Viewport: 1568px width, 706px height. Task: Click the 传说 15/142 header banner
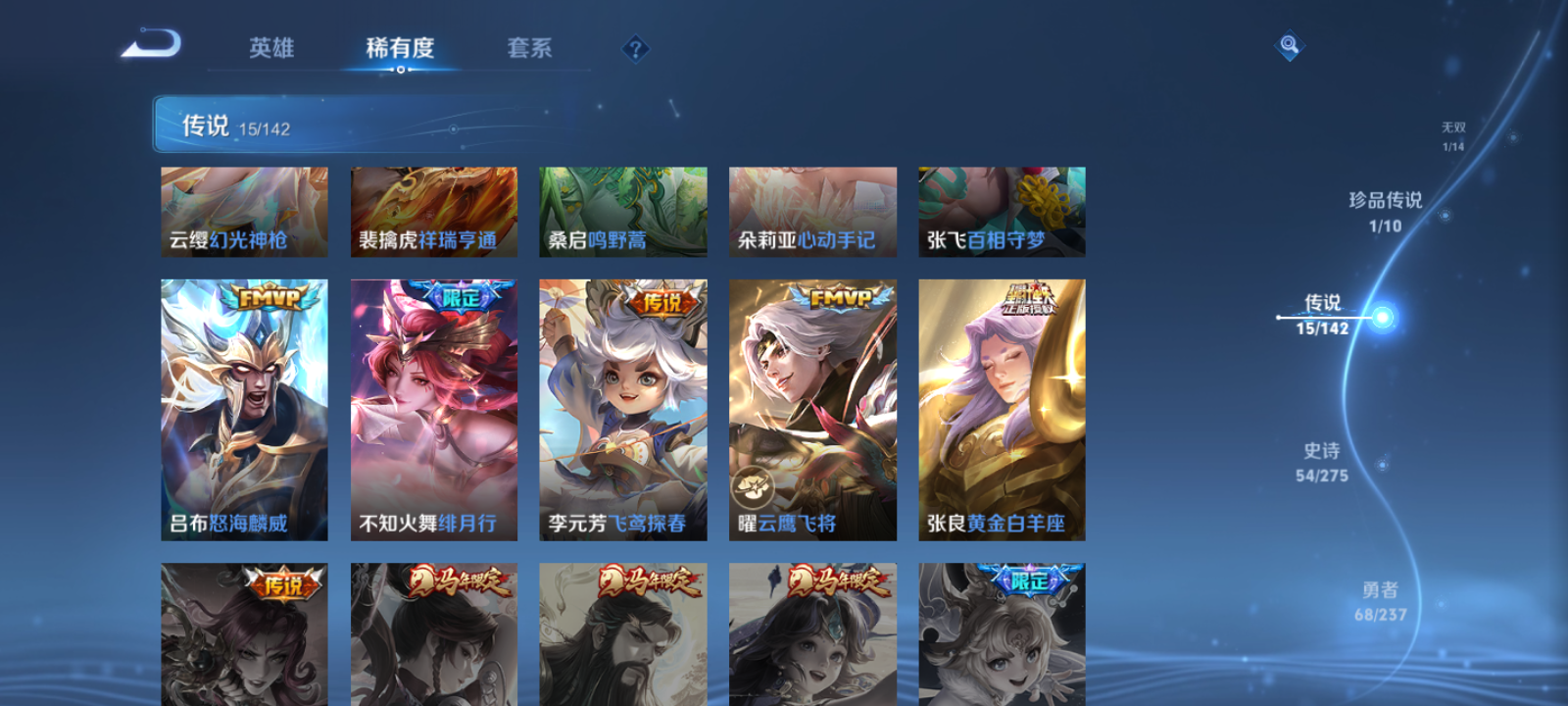235,124
